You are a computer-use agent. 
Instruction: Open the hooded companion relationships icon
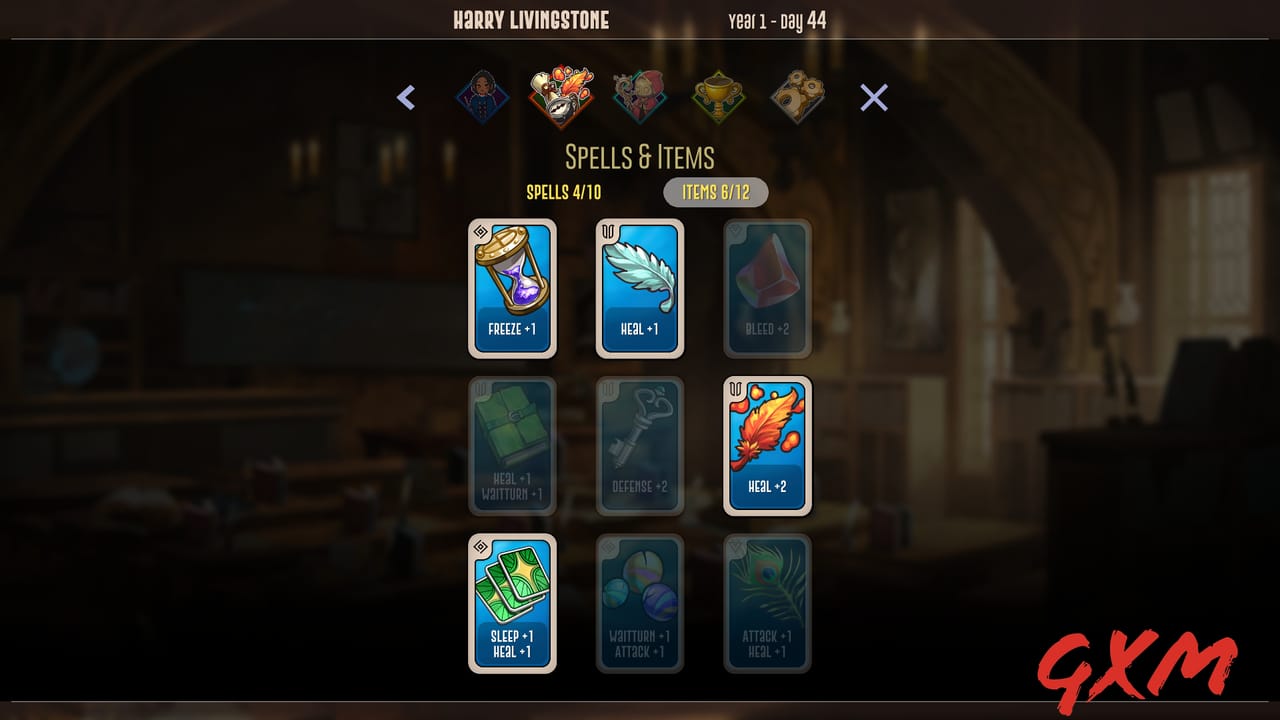tap(640, 95)
